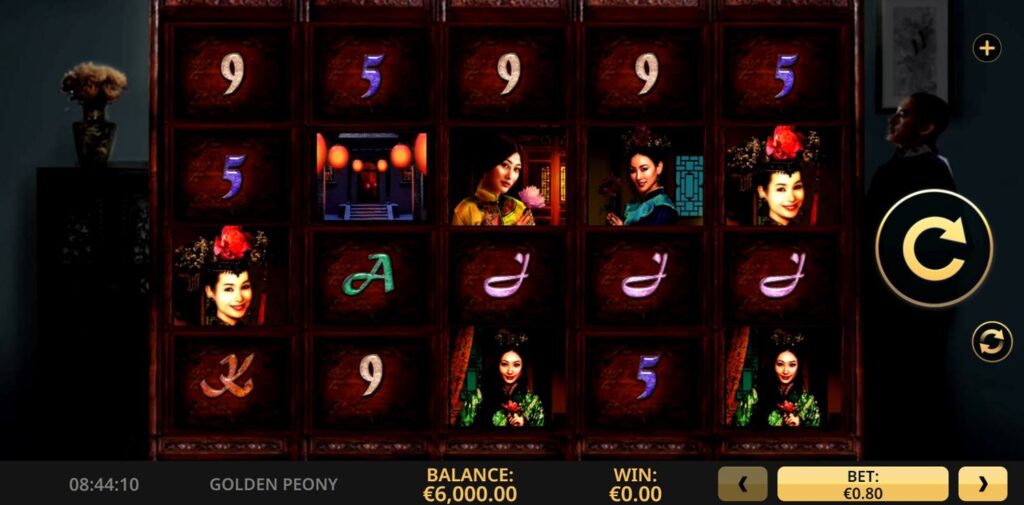Open the bet amount panel showing €0.80
Viewport: 1024px width, 505px height.
point(862,484)
